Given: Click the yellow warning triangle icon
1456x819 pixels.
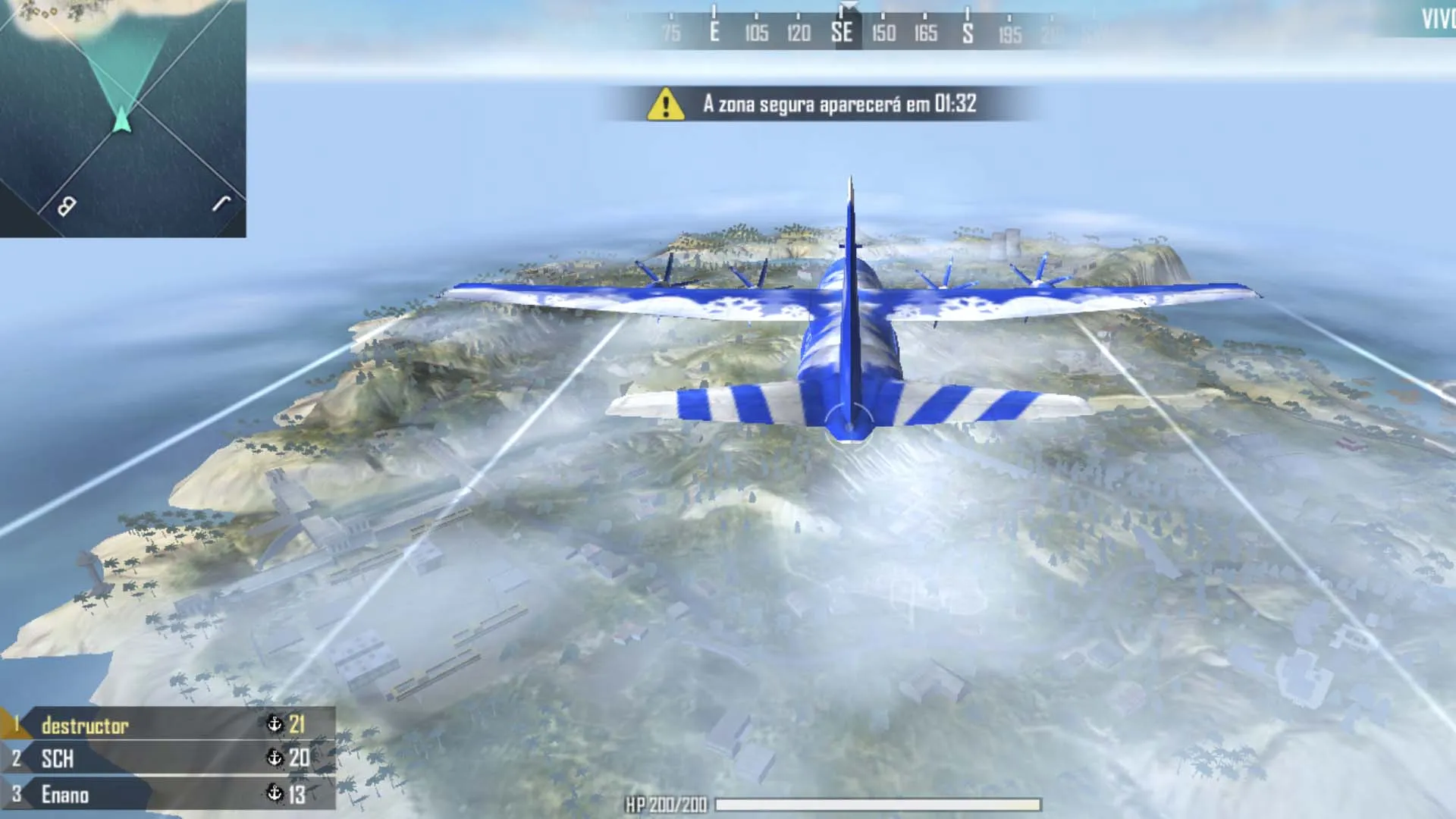Looking at the screenshot, I should pyautogui.click(x=664, y=106).
